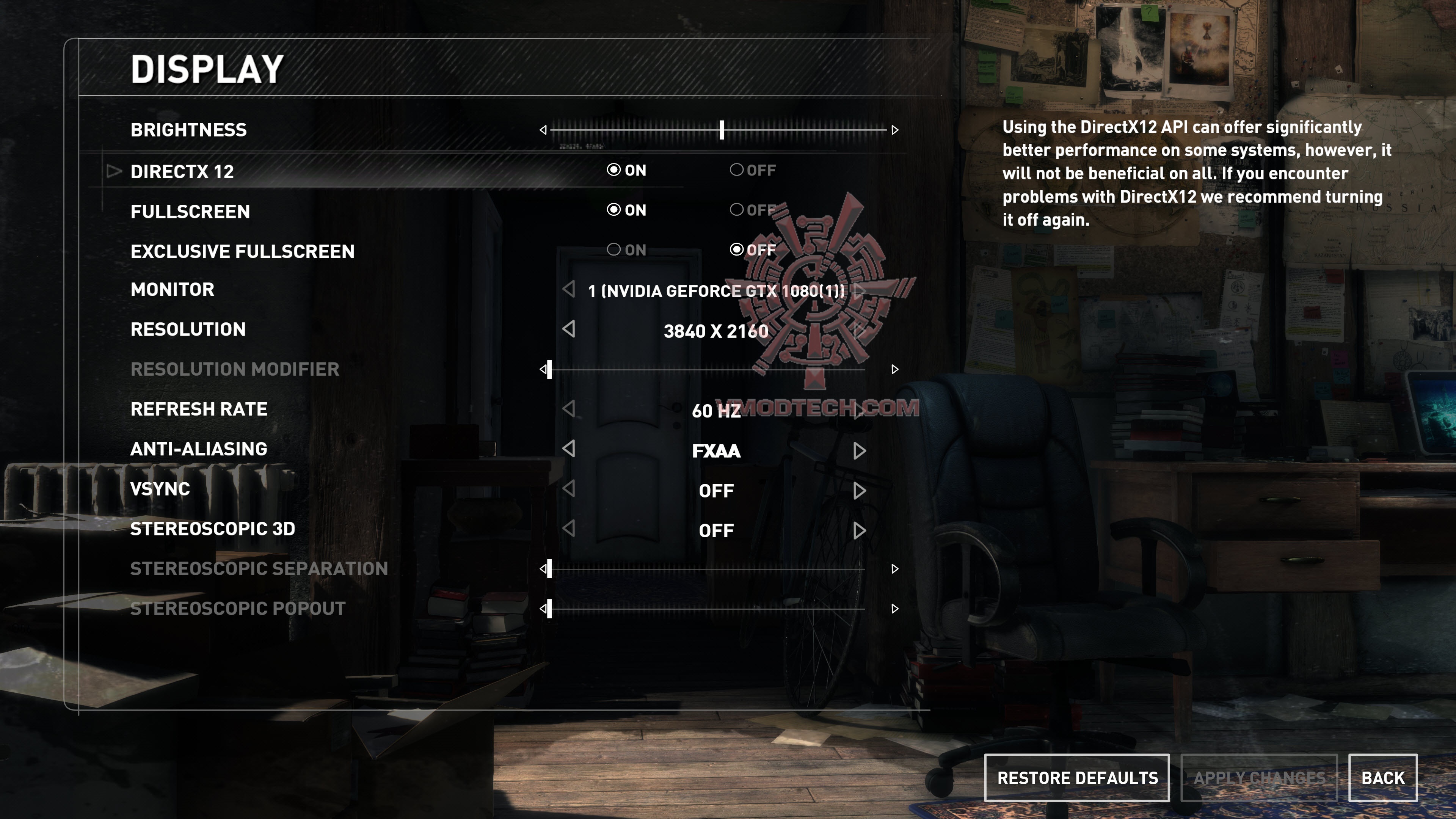This screenshot has width=1456, height=819.
Task: Click the Restore Defaults button
Action: [x=1077, y=778]
